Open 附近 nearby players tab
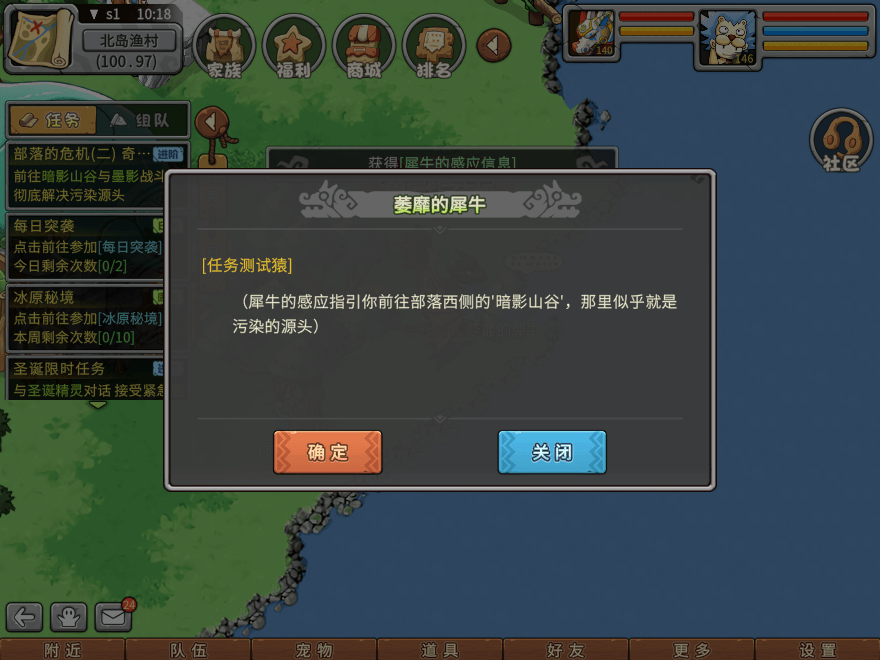This screenshot has height=660, width=880. [x=62, y=650]
